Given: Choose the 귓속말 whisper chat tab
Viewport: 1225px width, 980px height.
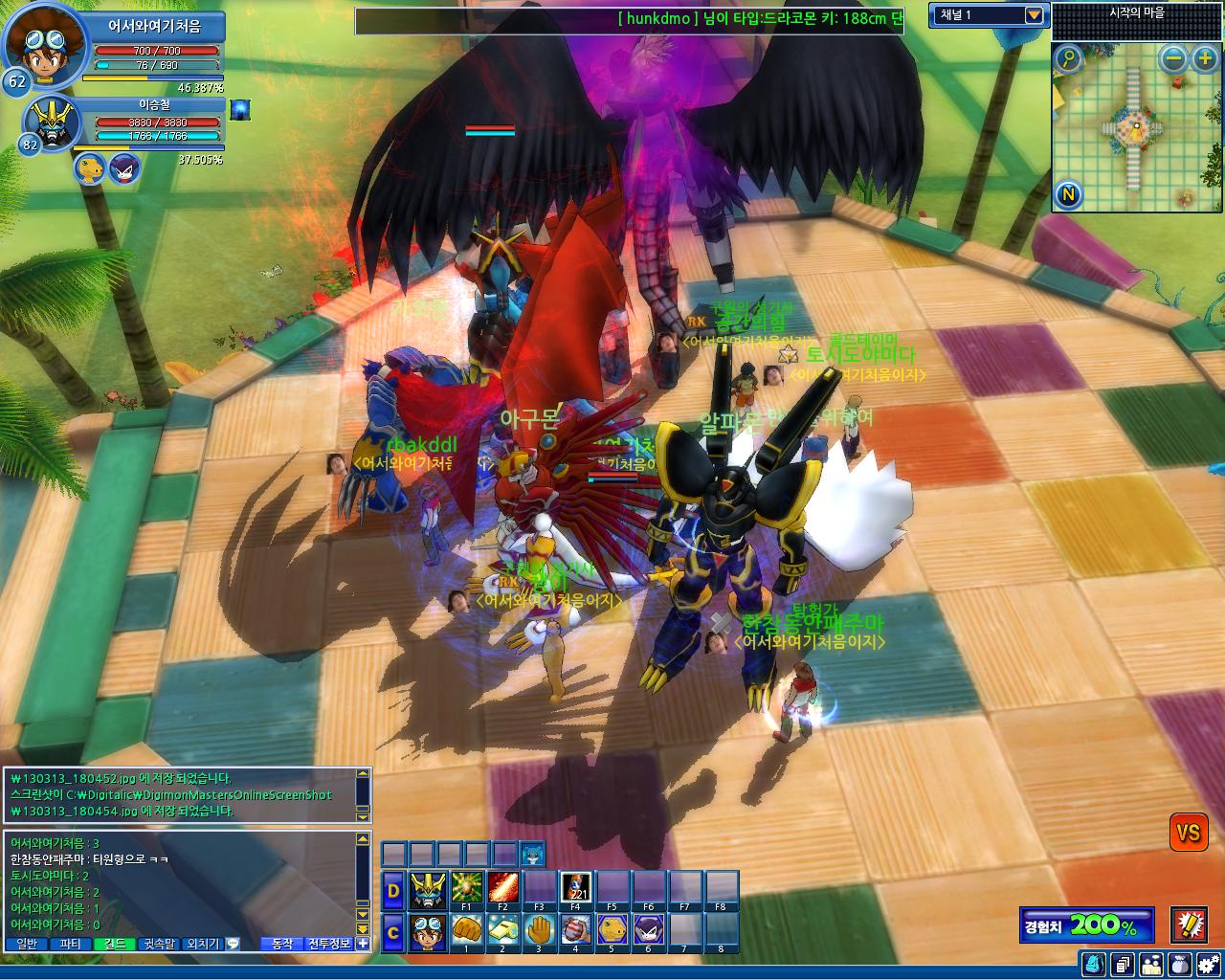Looking at the screenshot, I should [159, 944].
